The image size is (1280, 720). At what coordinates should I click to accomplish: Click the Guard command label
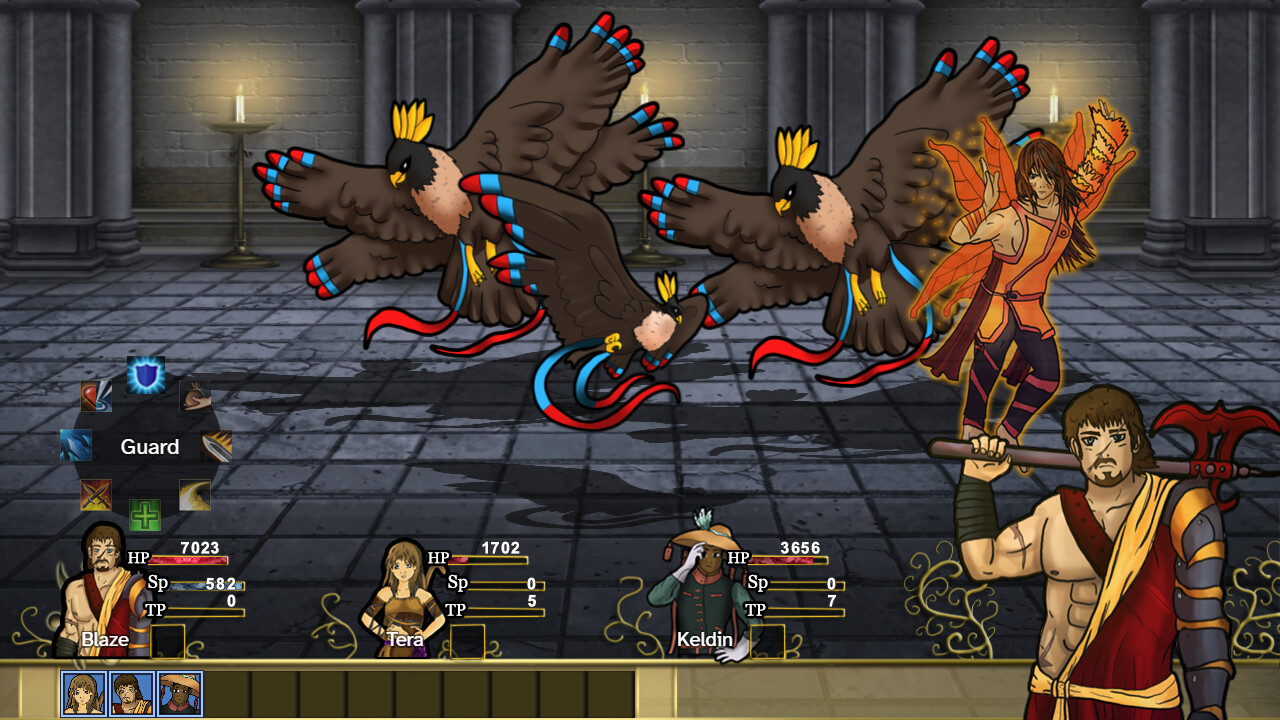click(150, 447)
